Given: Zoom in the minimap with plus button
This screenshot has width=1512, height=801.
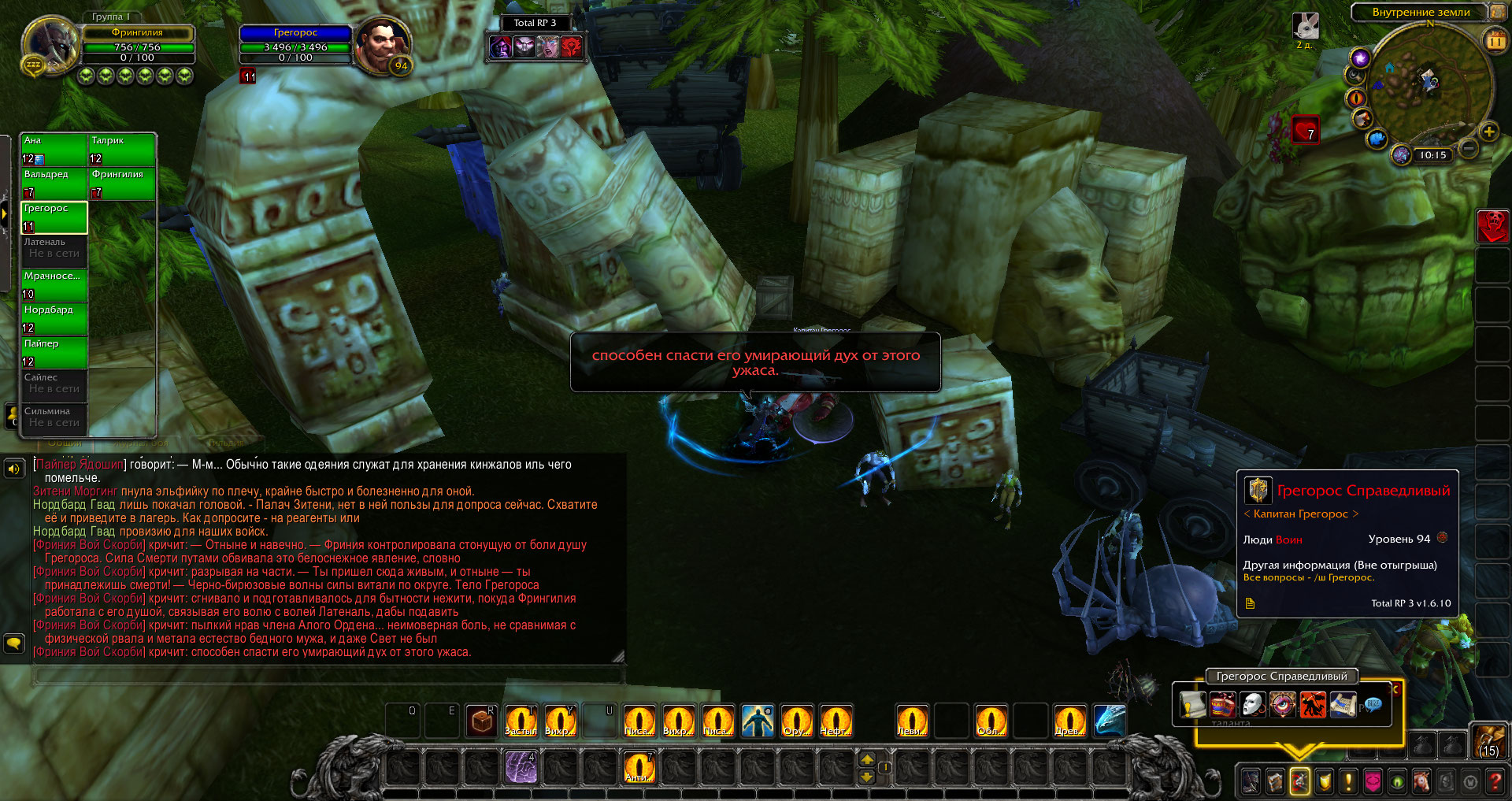Looking at the screenshot, I should [x=1488, y=132].
